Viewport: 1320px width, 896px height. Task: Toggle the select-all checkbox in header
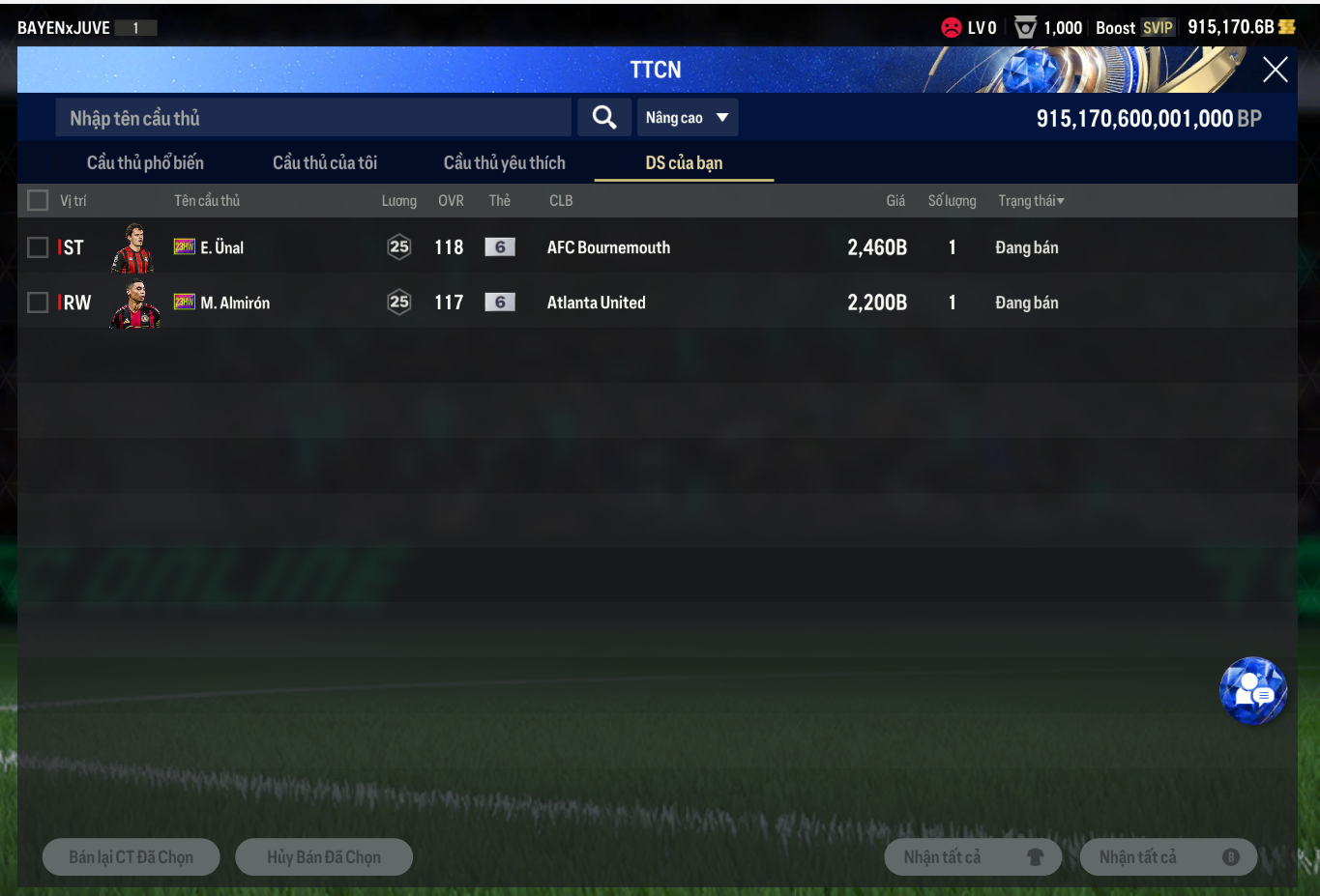(x=38, y=200)
